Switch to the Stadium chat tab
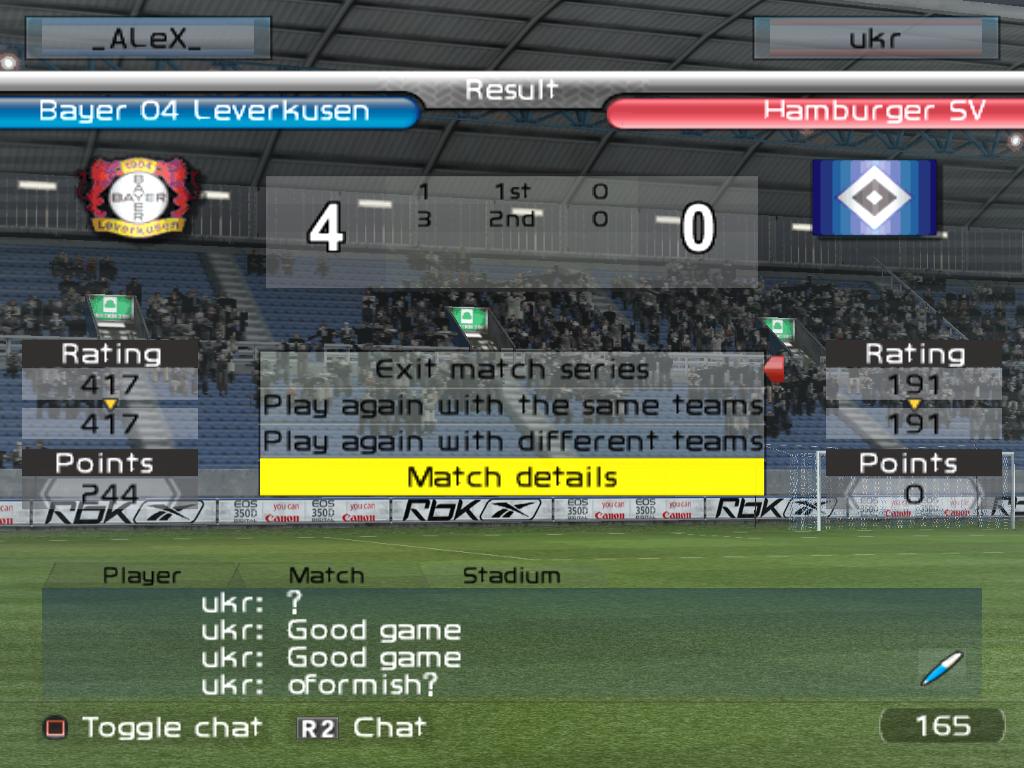 pos(511,575)
